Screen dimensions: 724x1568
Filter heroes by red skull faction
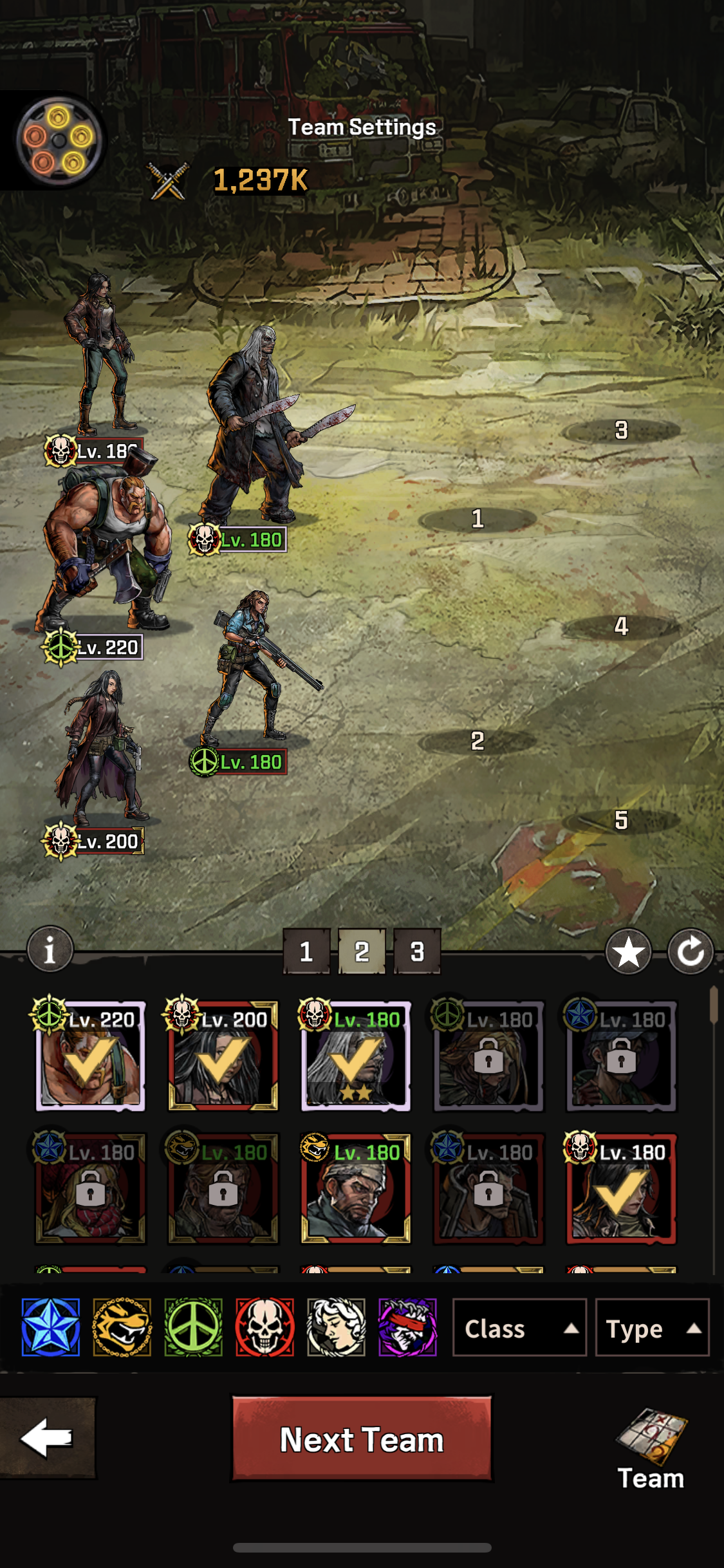coord(265,1327)
